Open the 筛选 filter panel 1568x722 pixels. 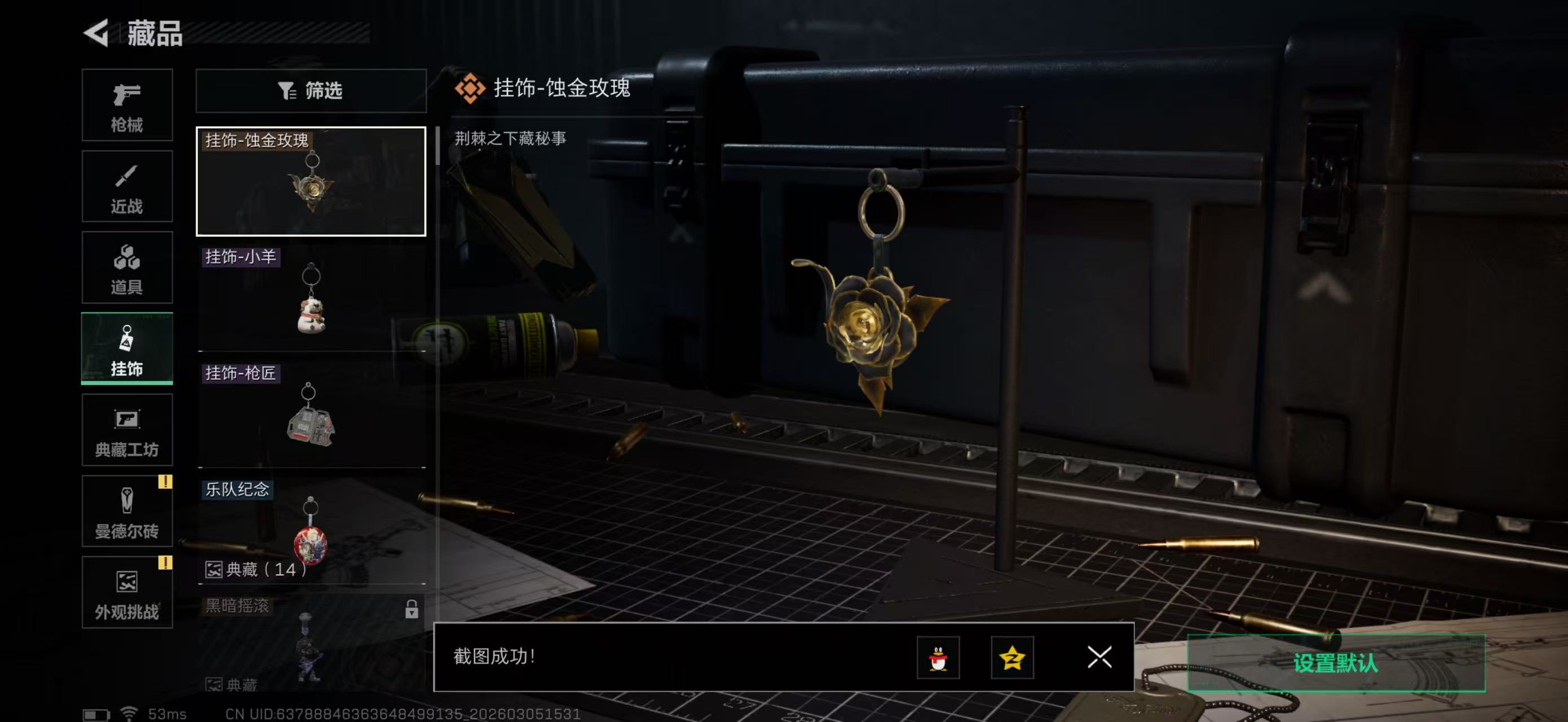311,91
